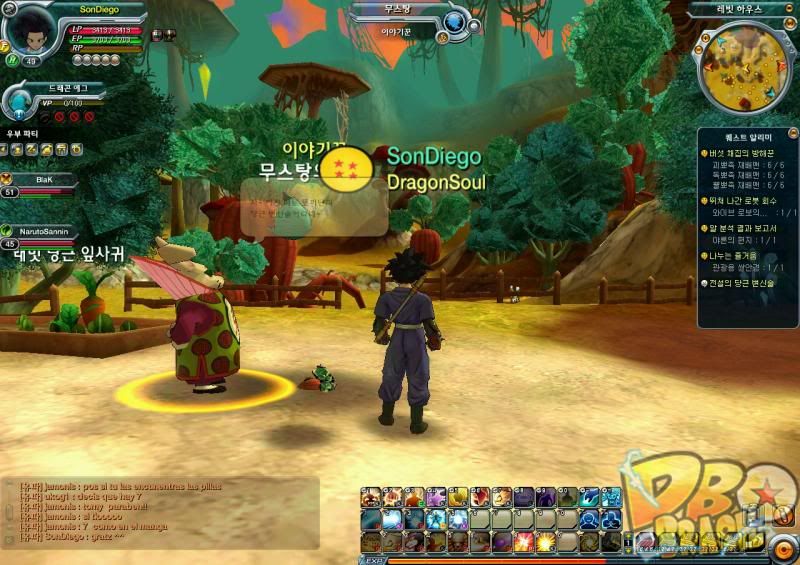Activate the red burst skill in bottom hotbar row
This screenshot has width=800, height=565.
tap(523, 541)
